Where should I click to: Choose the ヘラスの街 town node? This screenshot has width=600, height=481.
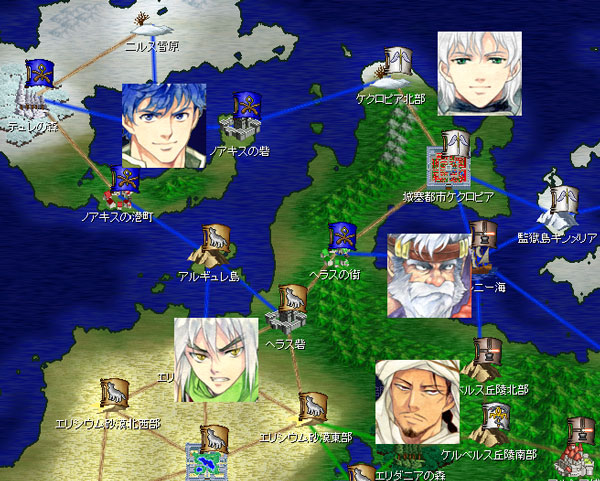pyautogui.click(x=343, y=244)
